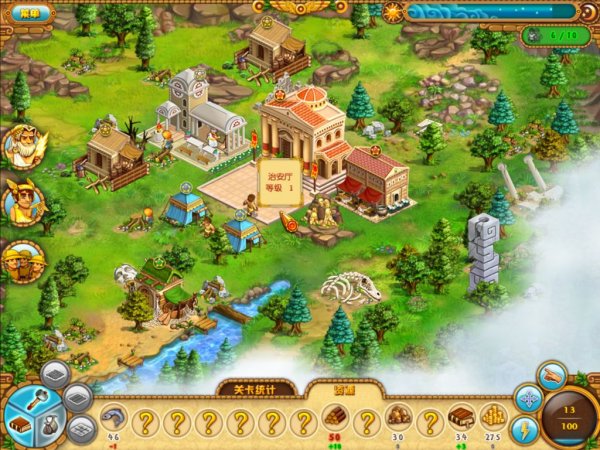Select the winged-helmet Hermes portrait

22,201
